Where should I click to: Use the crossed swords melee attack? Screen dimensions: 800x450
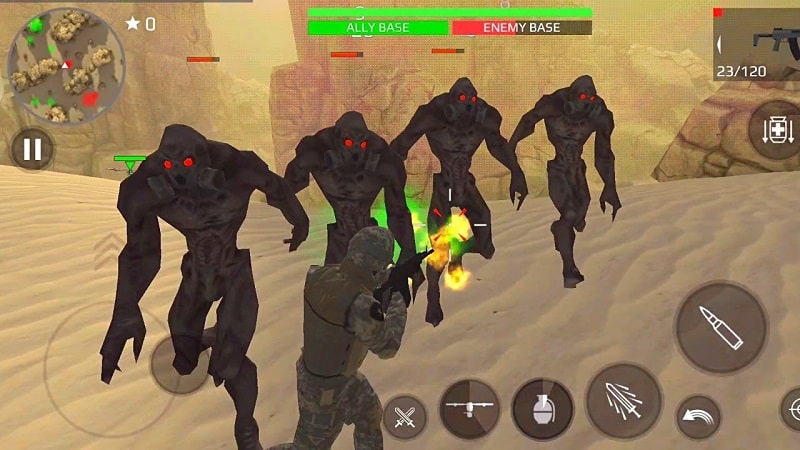[x=405, y=417]
